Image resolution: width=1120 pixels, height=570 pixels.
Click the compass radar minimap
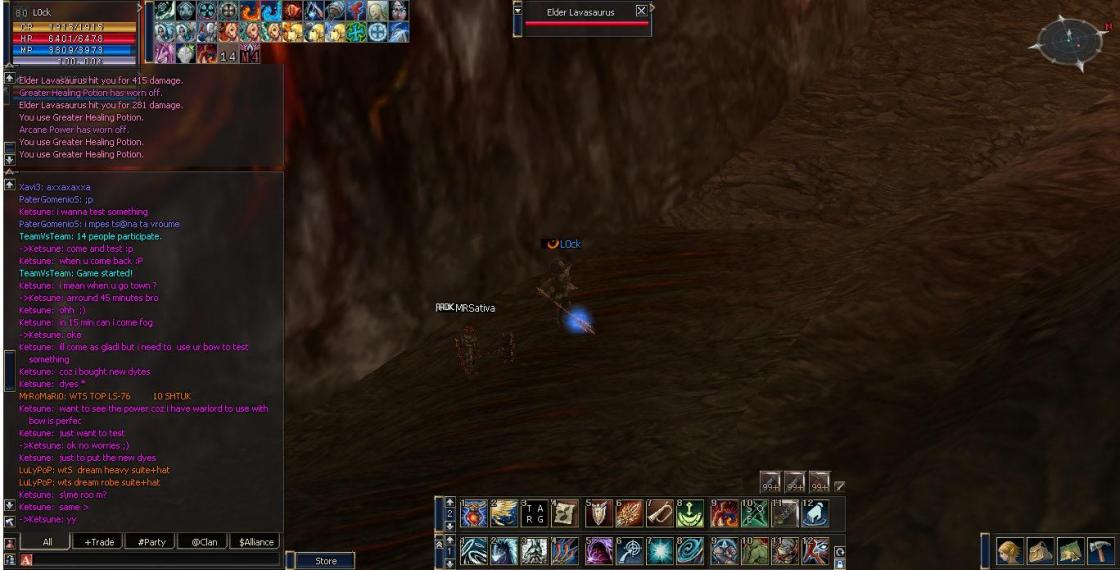point(1070,40)
